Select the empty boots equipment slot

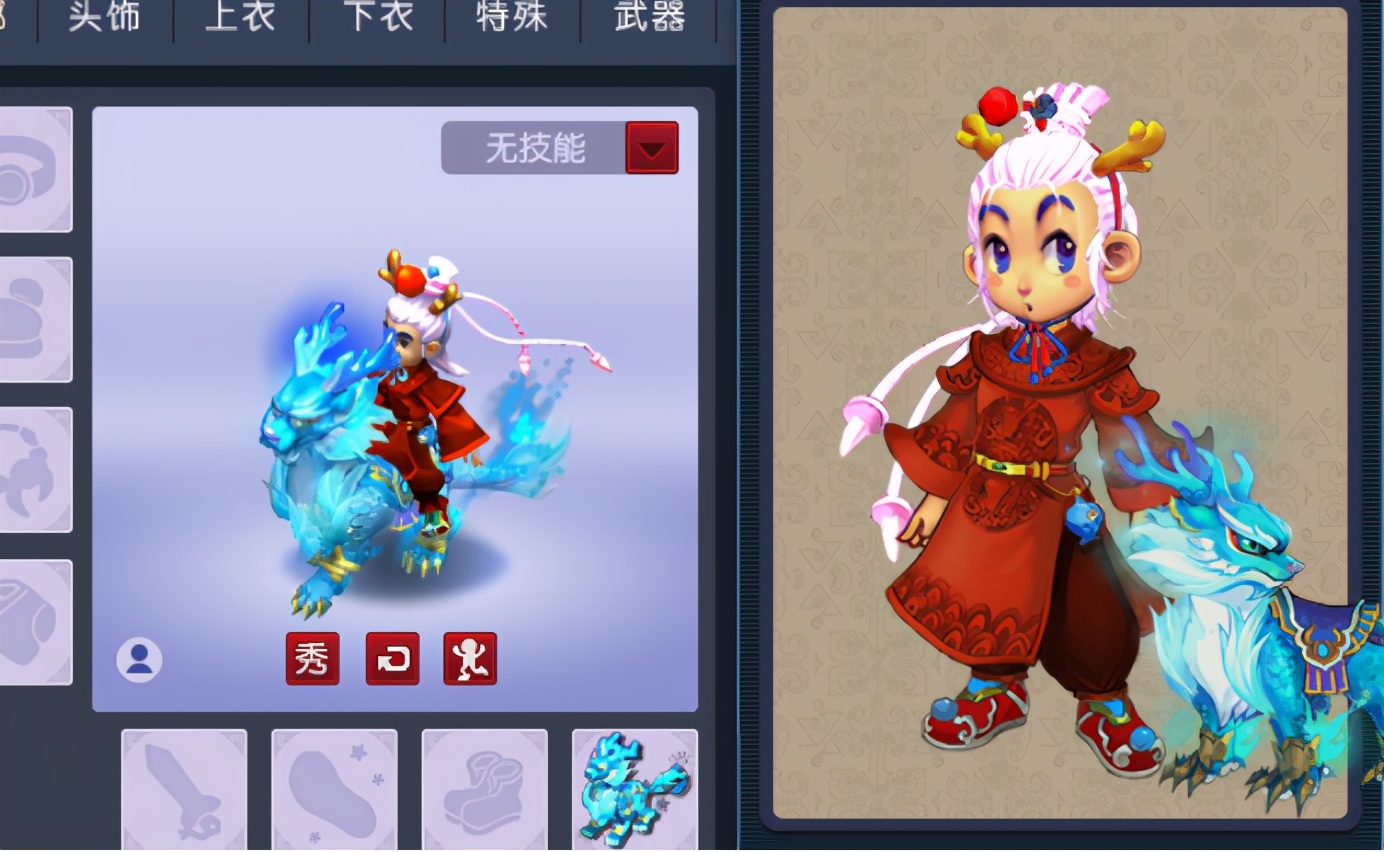coord(484,788)
